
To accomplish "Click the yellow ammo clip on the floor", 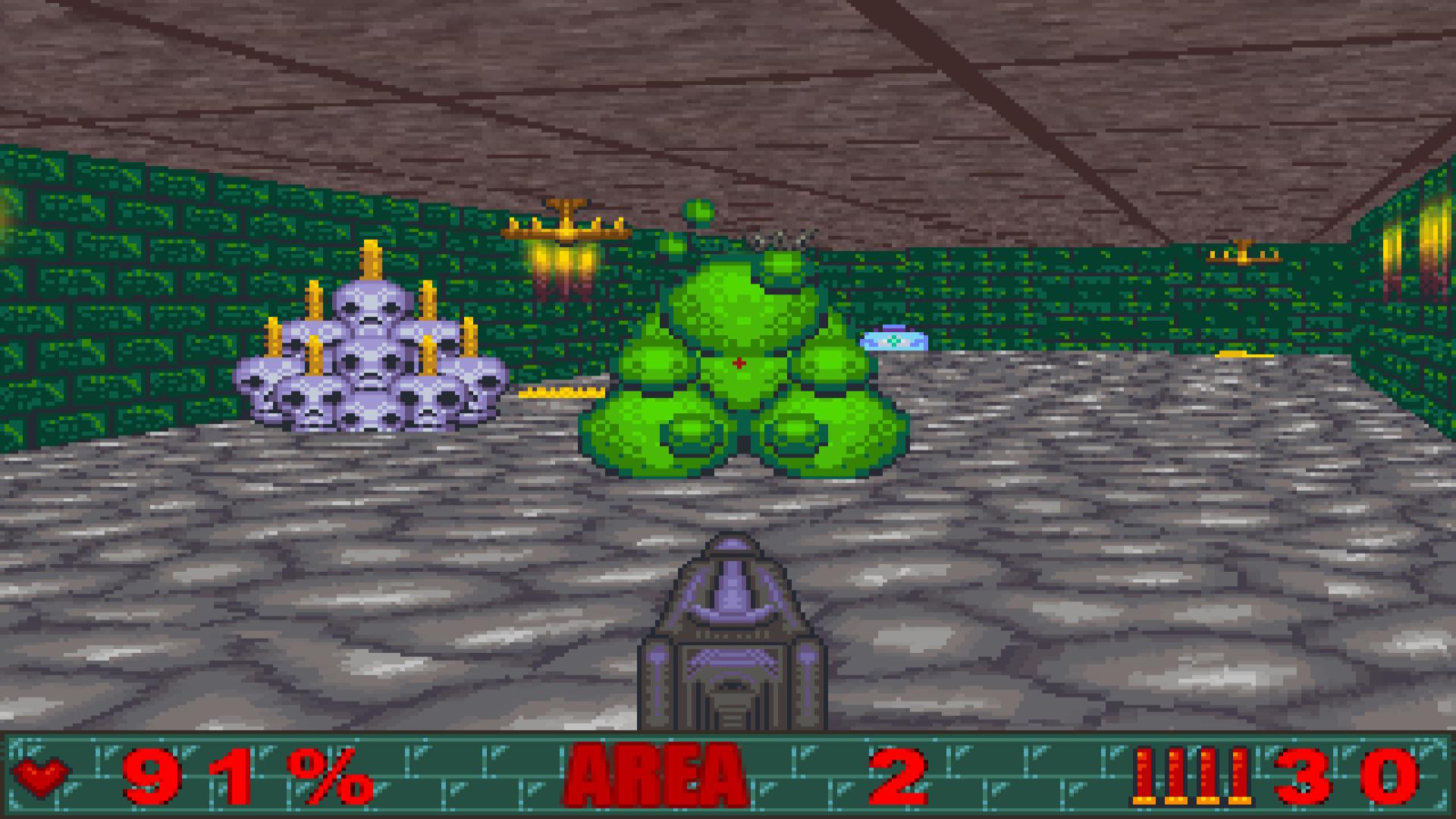I will (559, 394).
